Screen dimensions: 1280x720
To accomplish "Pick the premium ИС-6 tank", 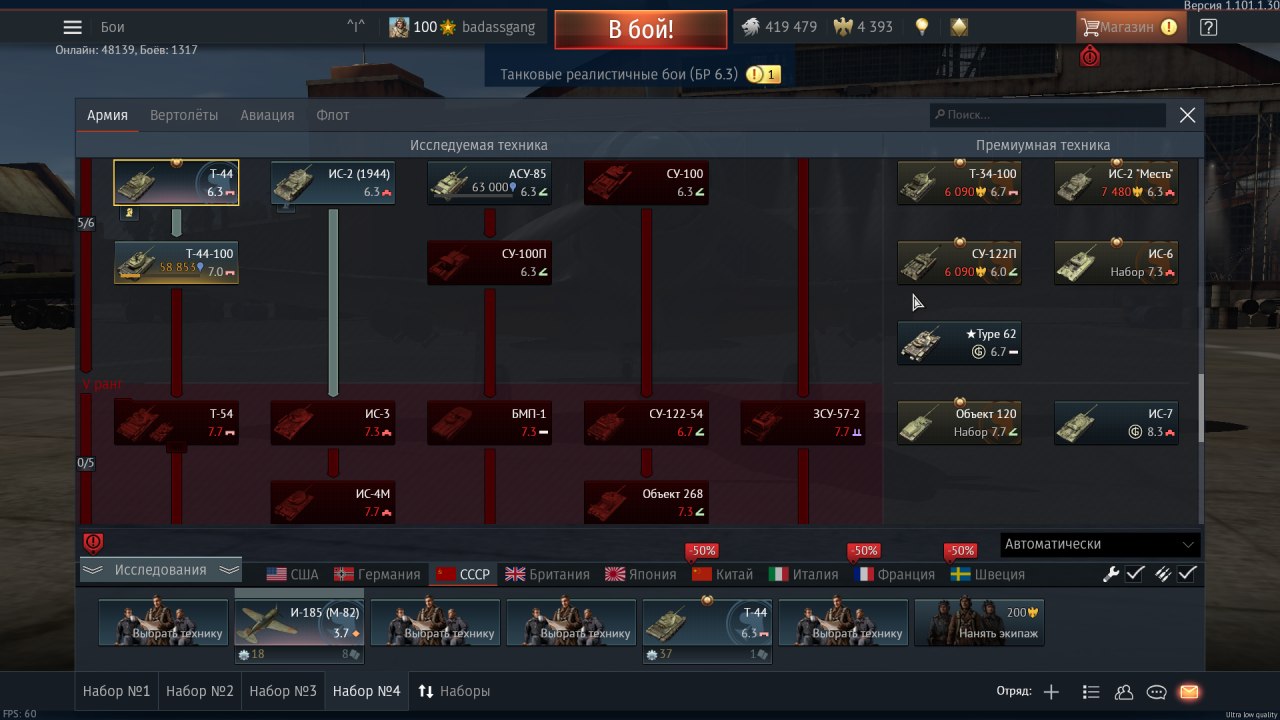I will pos(1116,262).
